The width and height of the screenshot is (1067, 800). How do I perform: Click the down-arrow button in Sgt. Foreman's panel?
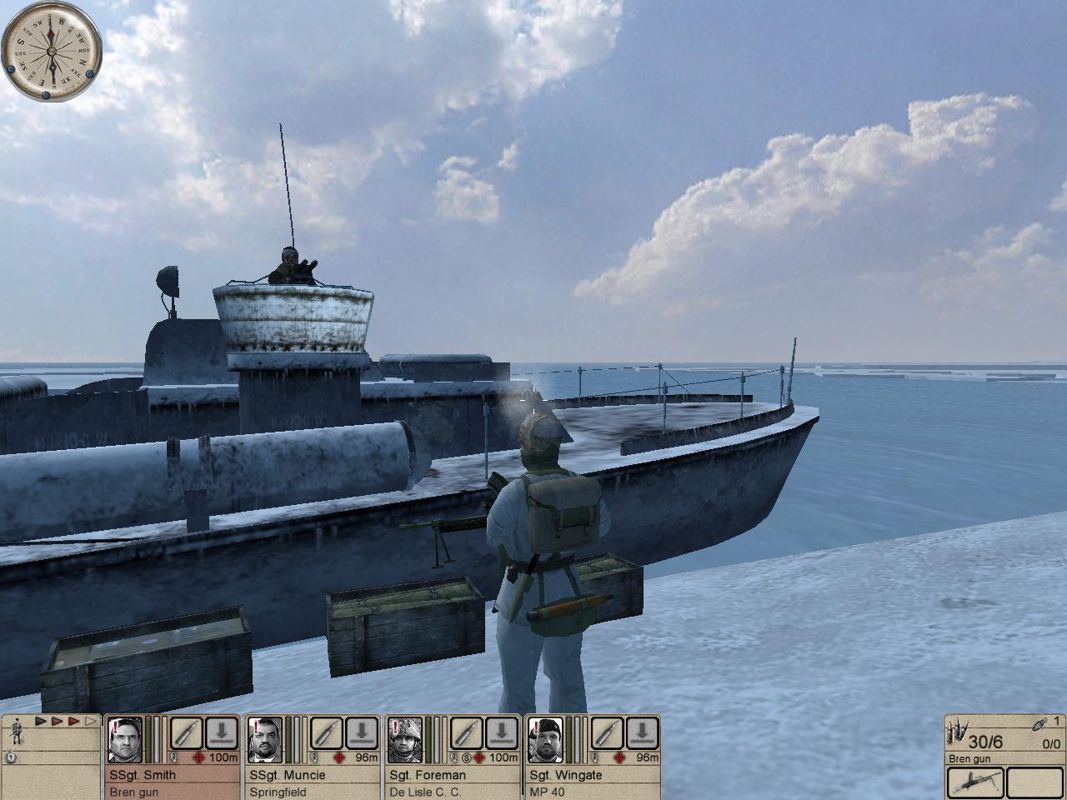tap(501, 733)
